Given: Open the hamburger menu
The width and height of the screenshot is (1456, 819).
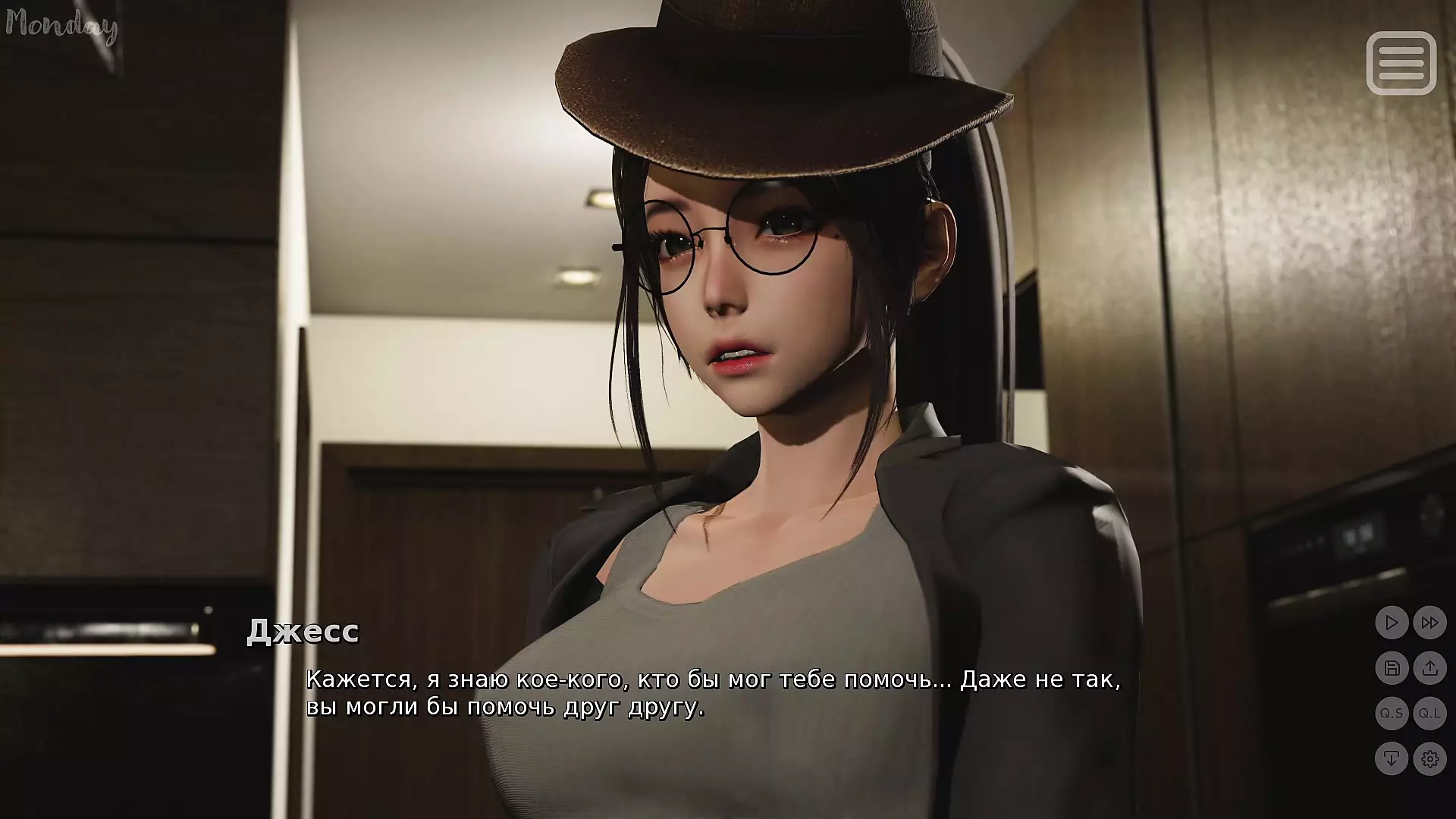Looking at the screenshot, I should tap(1401, 63).
